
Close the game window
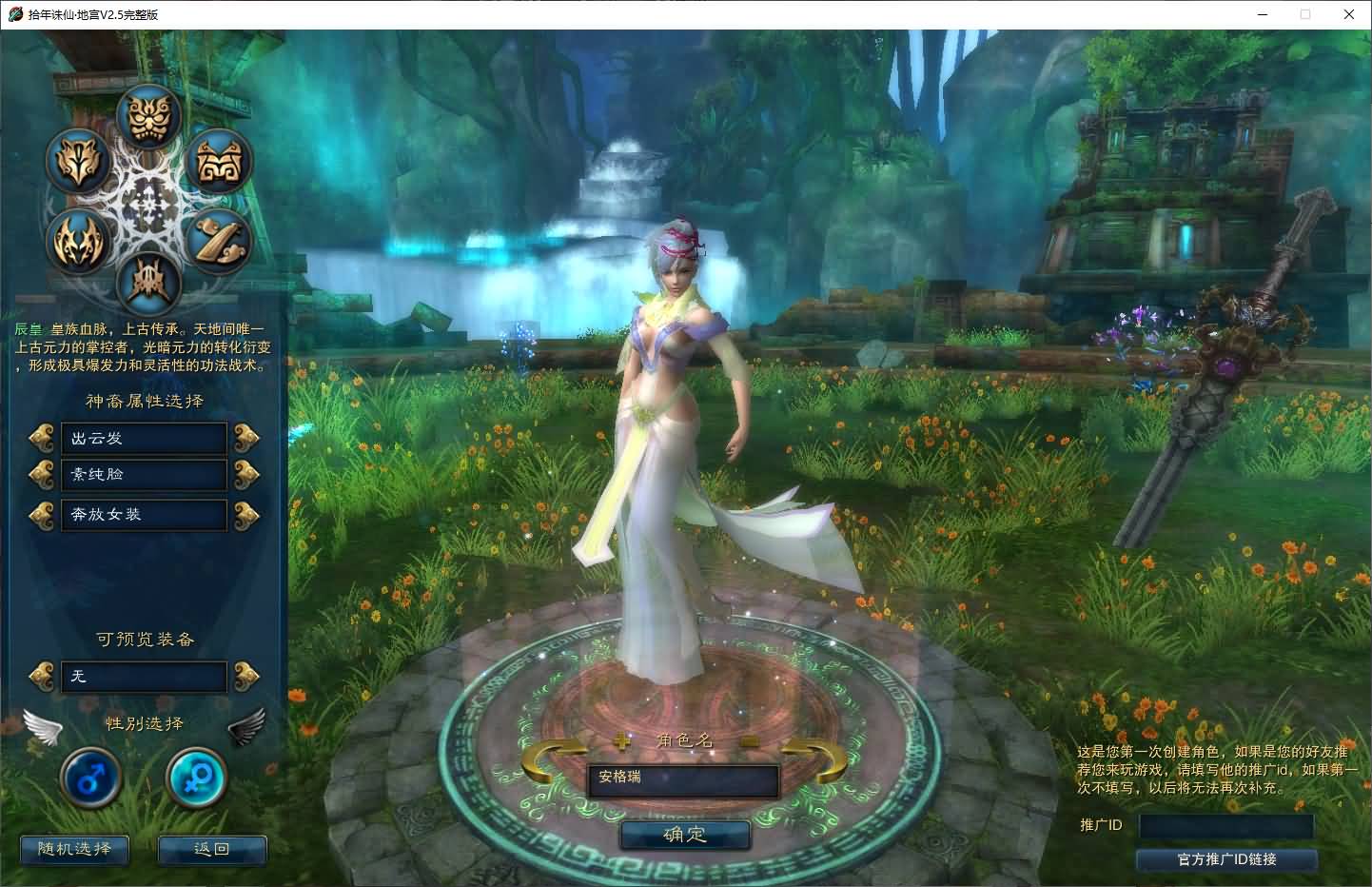(x=1349, y=14)
